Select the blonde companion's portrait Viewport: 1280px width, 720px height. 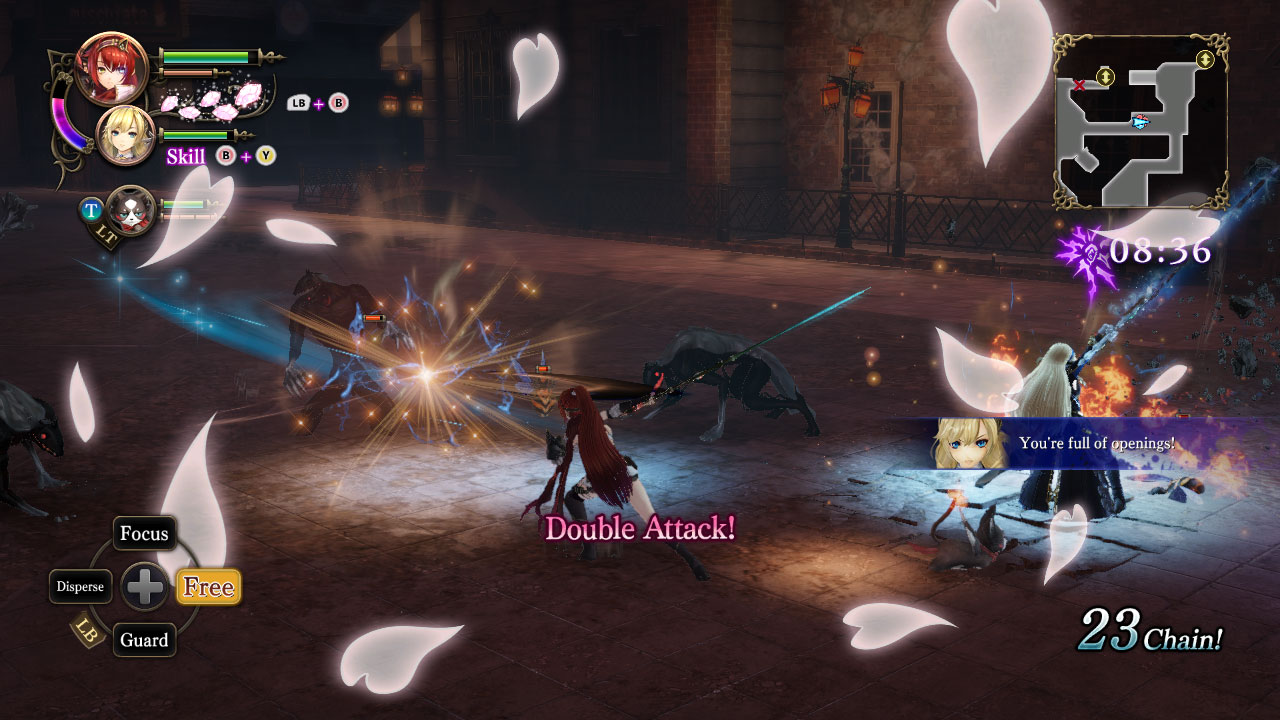[126, 134]
